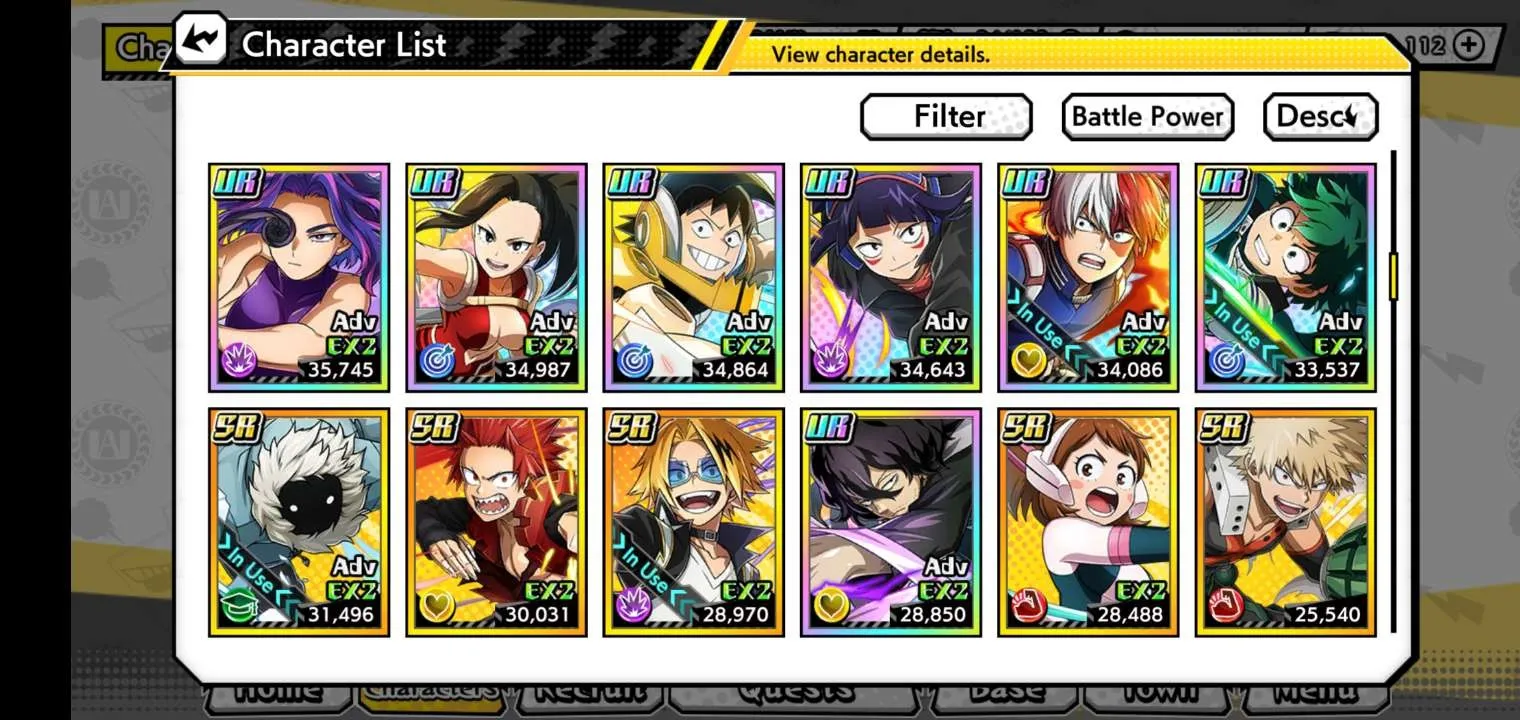Click the plus button beside 112
The width and height of the screenshot is (1520, 720).
click(x=1468, y=45)
